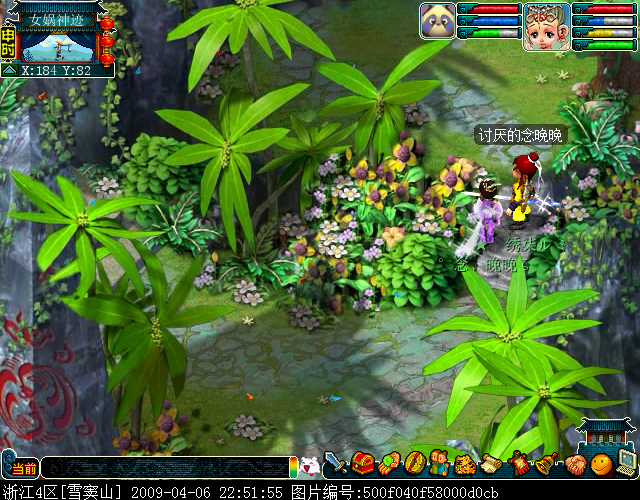640x500 pixels.
Task: Open the computer system settings icon
Action: click(x=627, y=464)
